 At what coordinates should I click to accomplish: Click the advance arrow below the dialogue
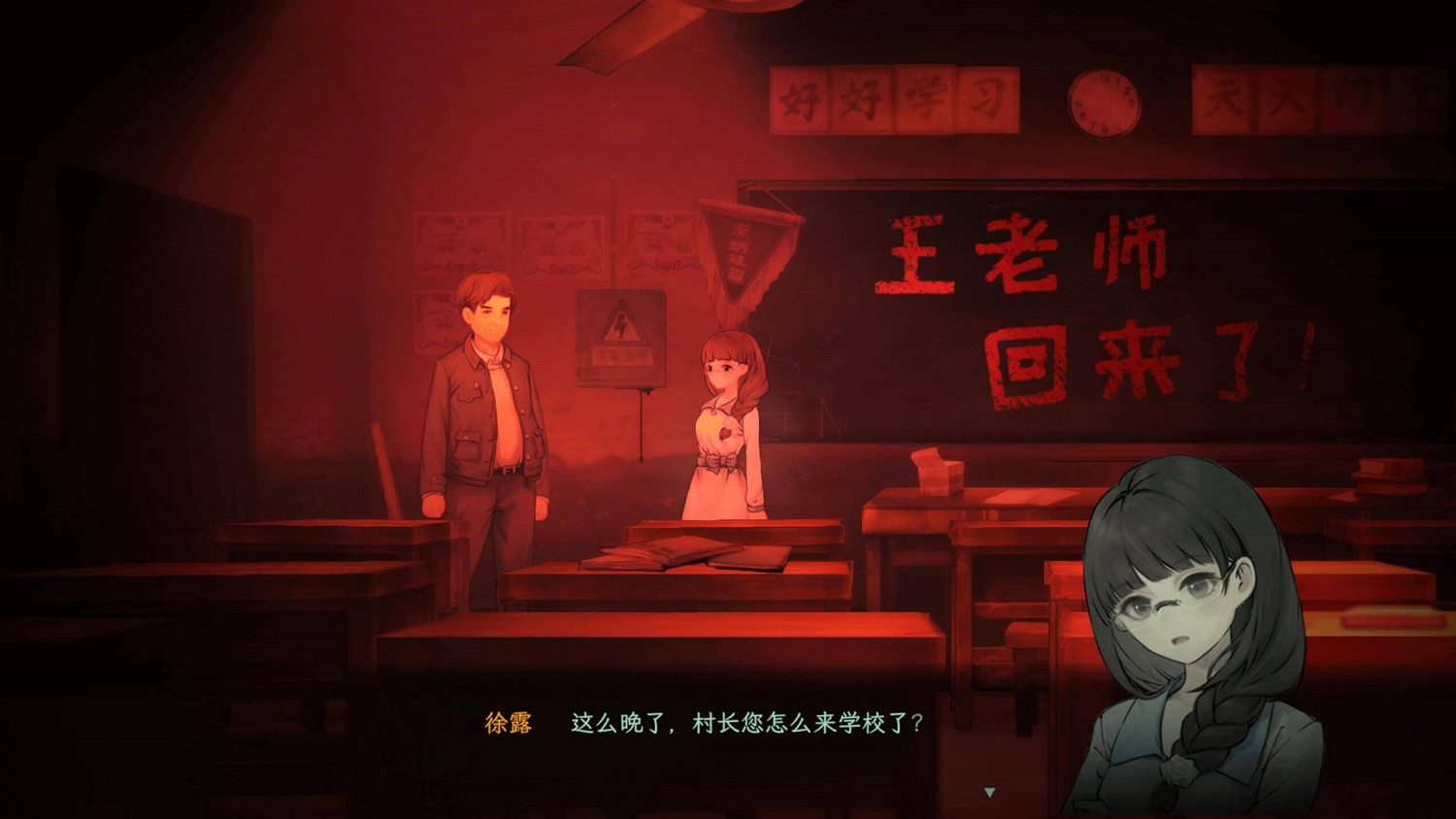[x=991, y=791]
